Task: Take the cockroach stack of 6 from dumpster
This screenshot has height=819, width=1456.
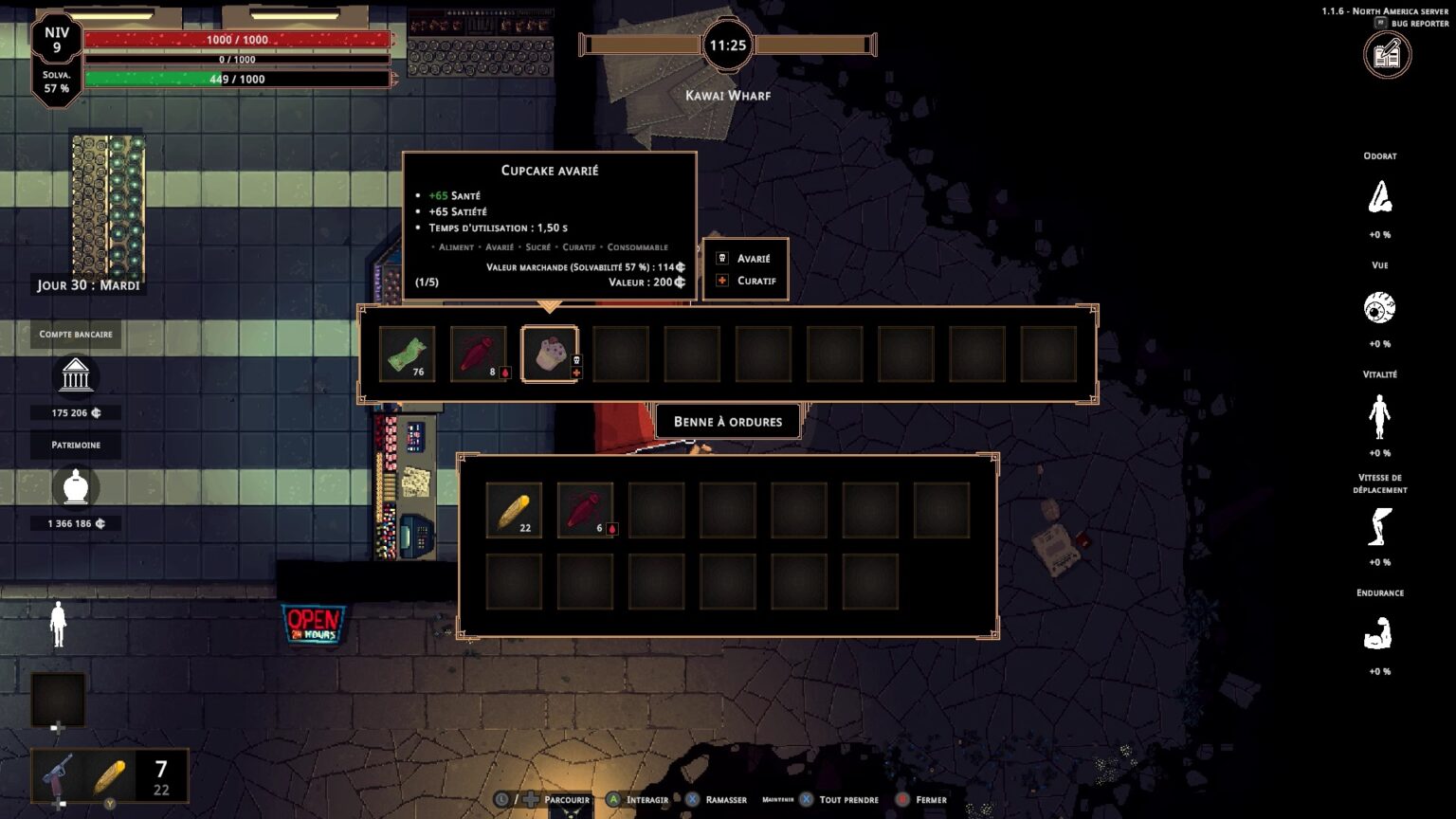Action: 585,510
